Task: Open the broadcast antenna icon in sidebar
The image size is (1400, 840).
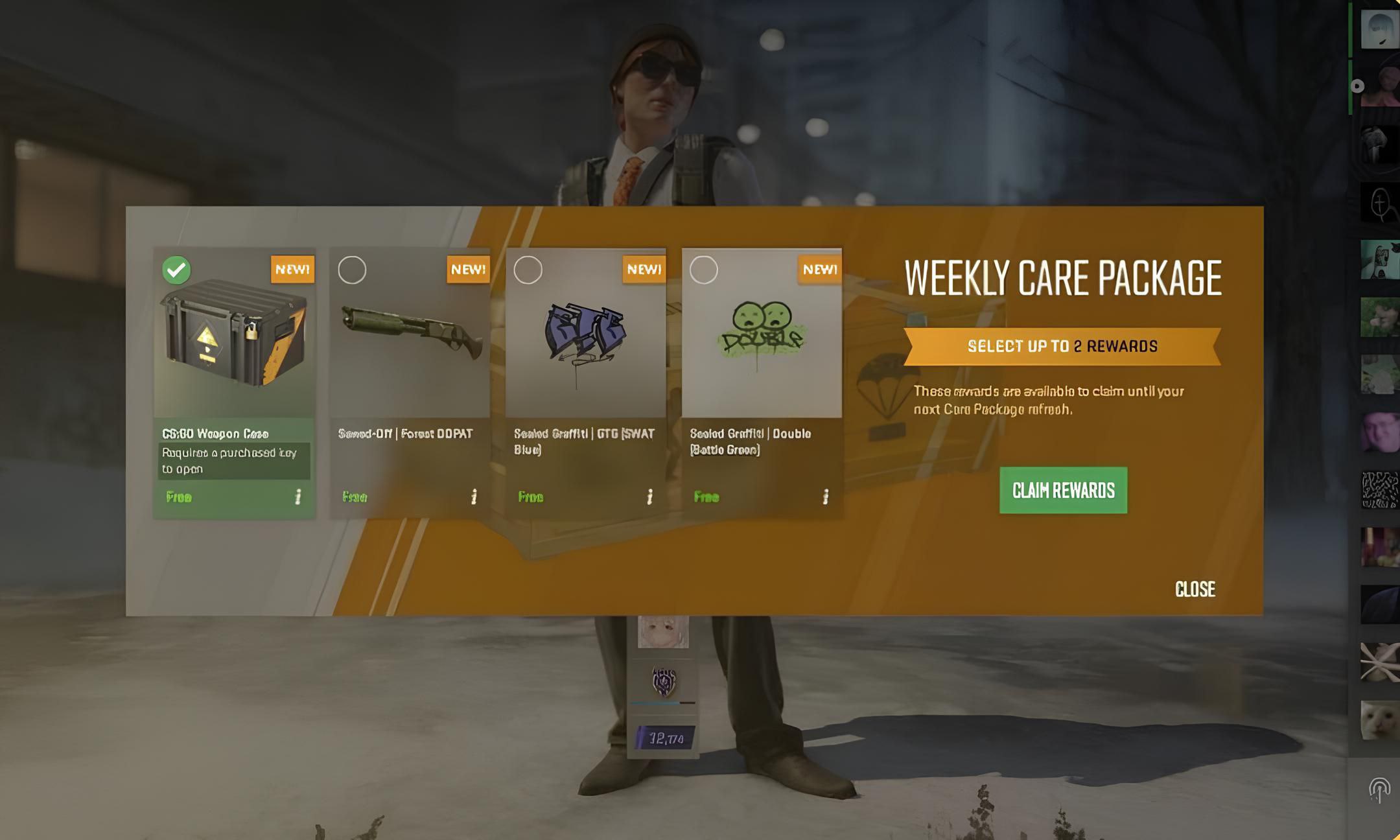Action: pyautogui.click(x=1379, y=789)
